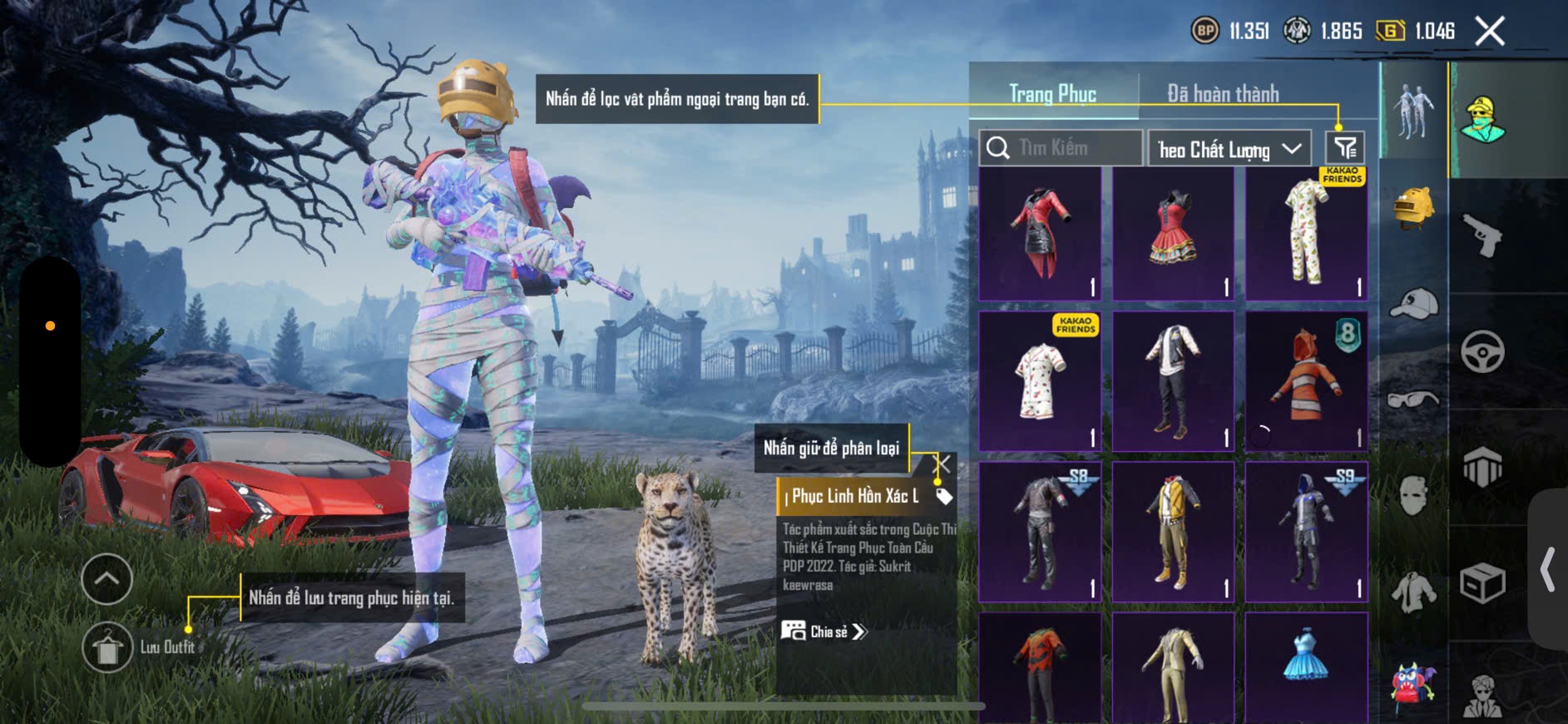Select the blue dress outfit
The width and height of the screenshot is (1568, 724).
pos(1306,666)
